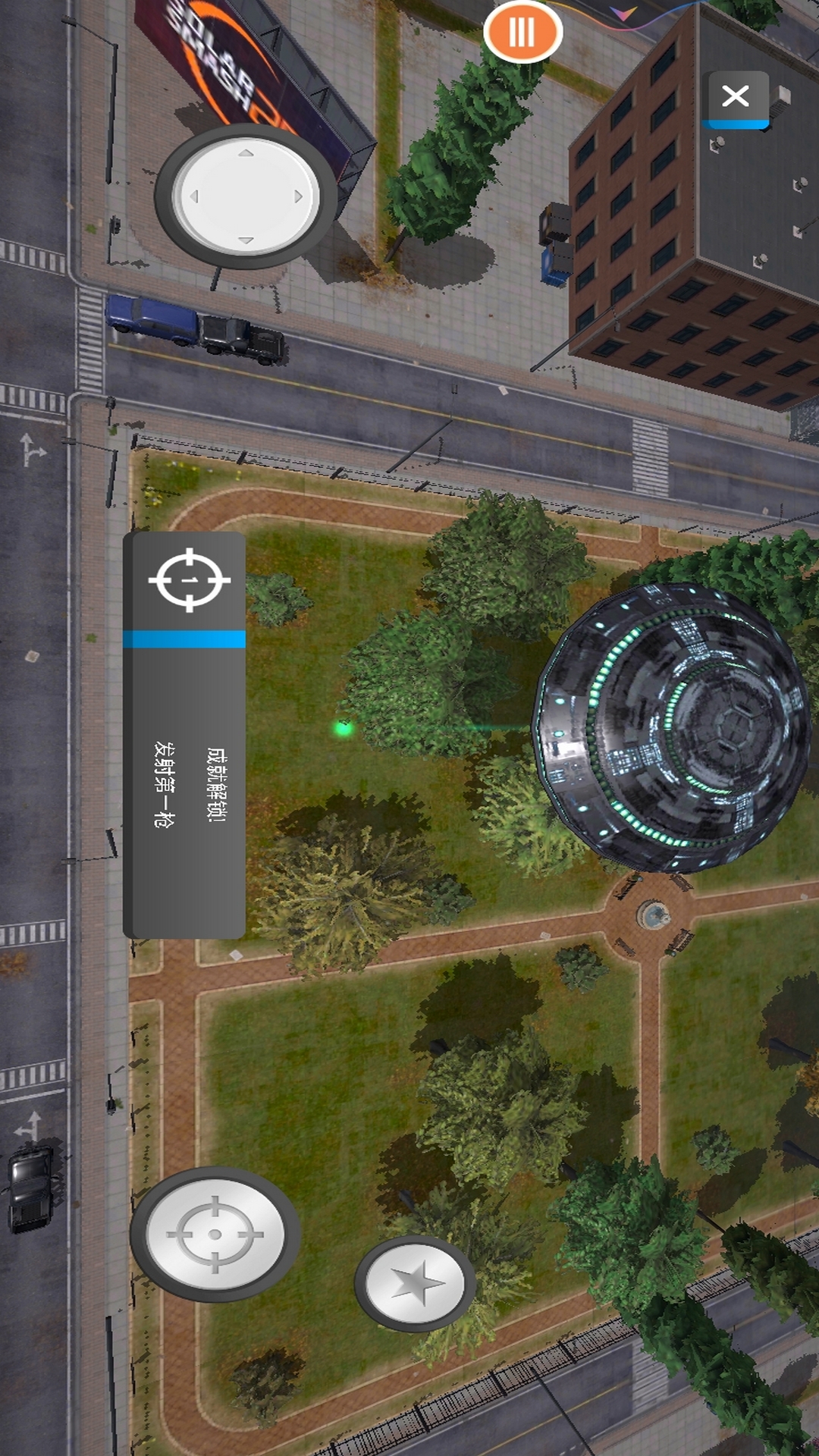Activate the star special ability button
The width and height of the screenshot is (819, 1456).
(x=415, y=1283)
